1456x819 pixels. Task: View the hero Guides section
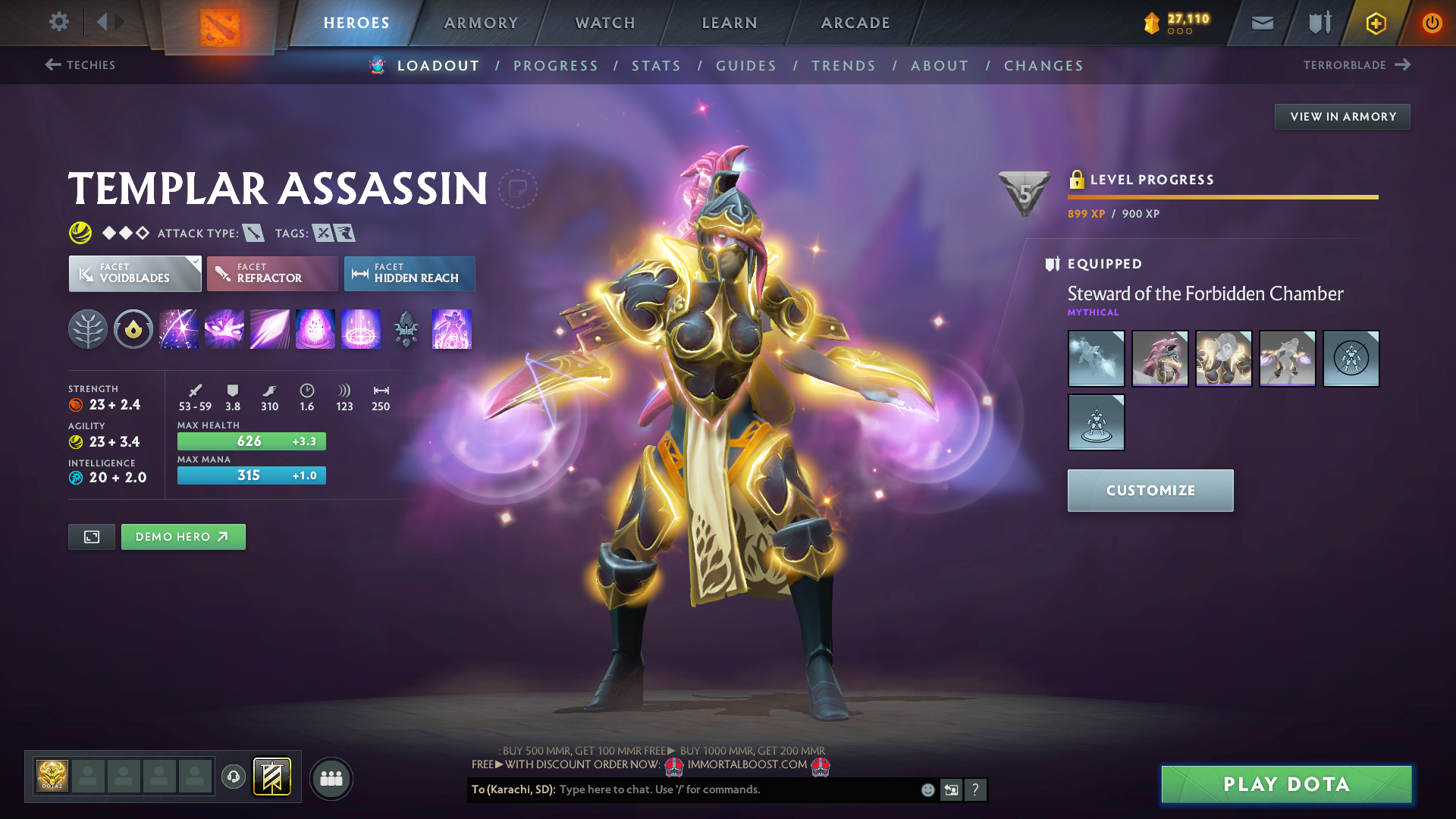pyautogui.click(x=746, y=66)
